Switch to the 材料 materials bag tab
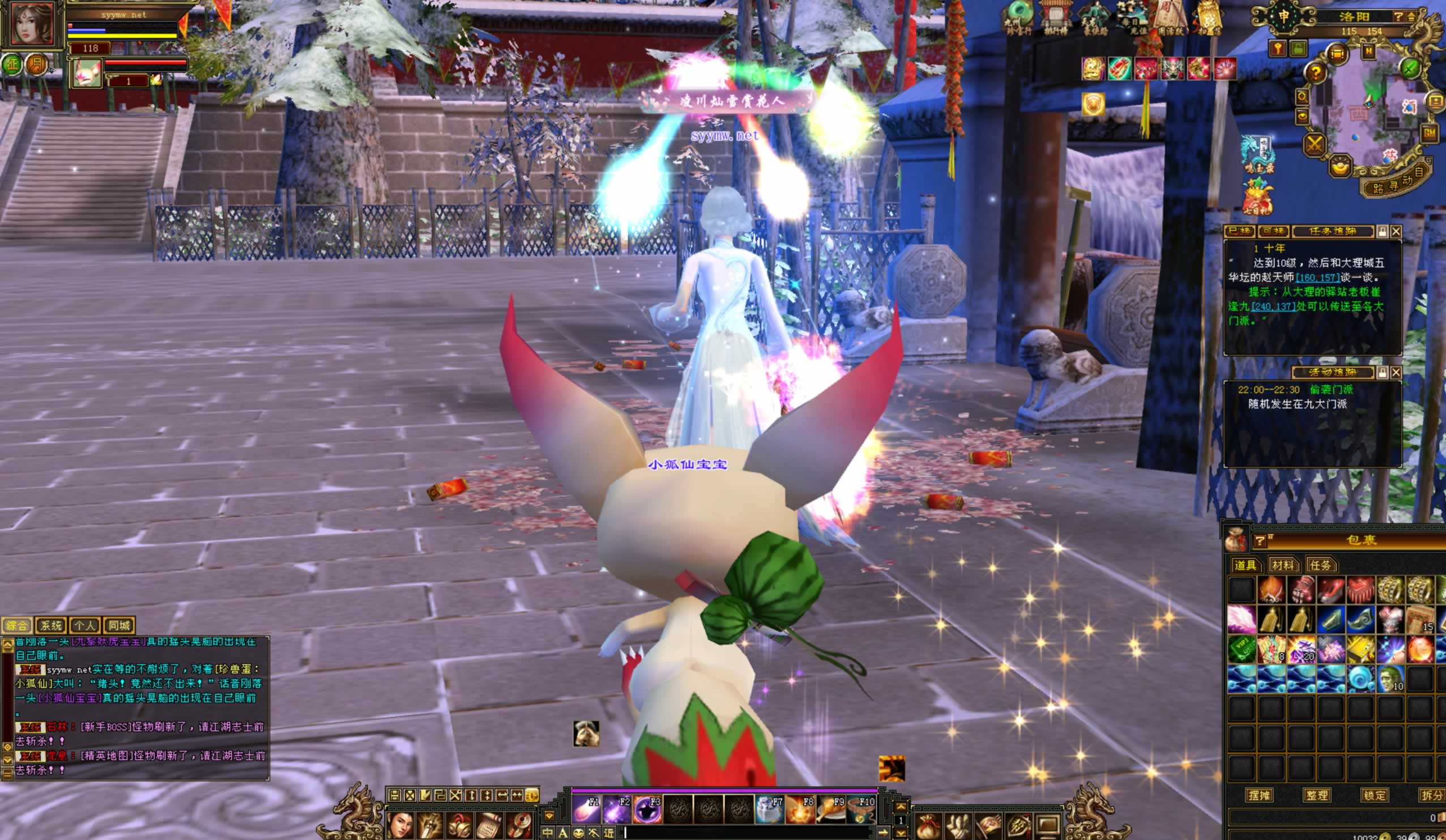The width and height of the screenshot is (1446, 840). point(1282,565)
